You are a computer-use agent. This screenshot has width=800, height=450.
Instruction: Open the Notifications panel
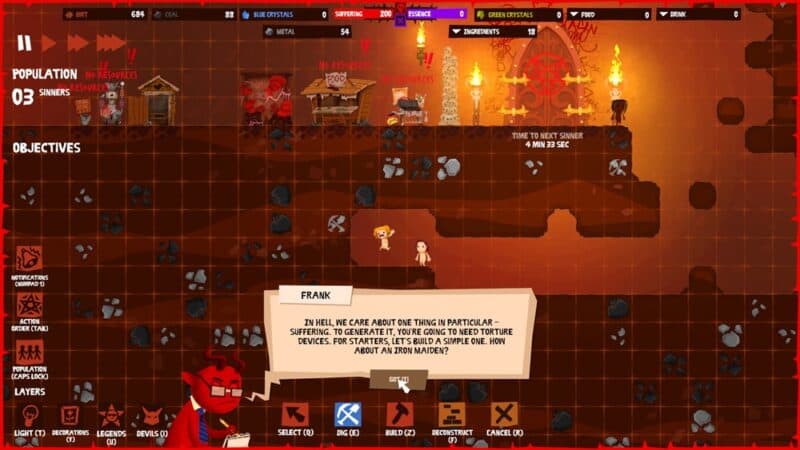[29, 258]
